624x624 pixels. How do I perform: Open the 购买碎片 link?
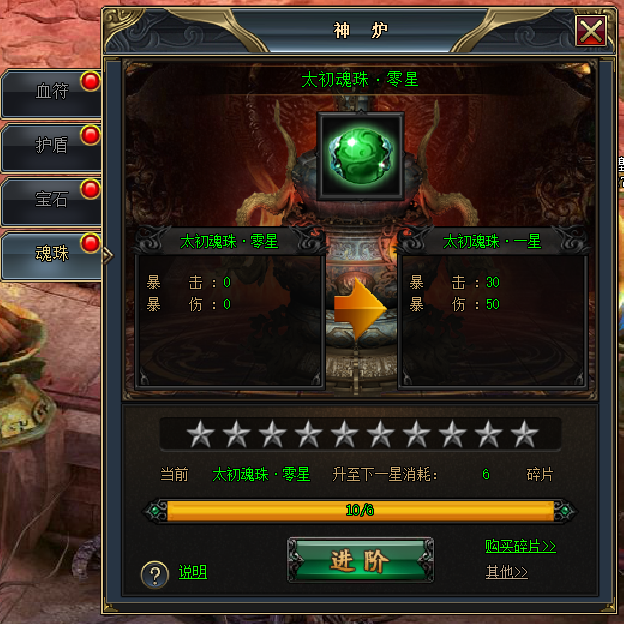[x=520, y=546]
